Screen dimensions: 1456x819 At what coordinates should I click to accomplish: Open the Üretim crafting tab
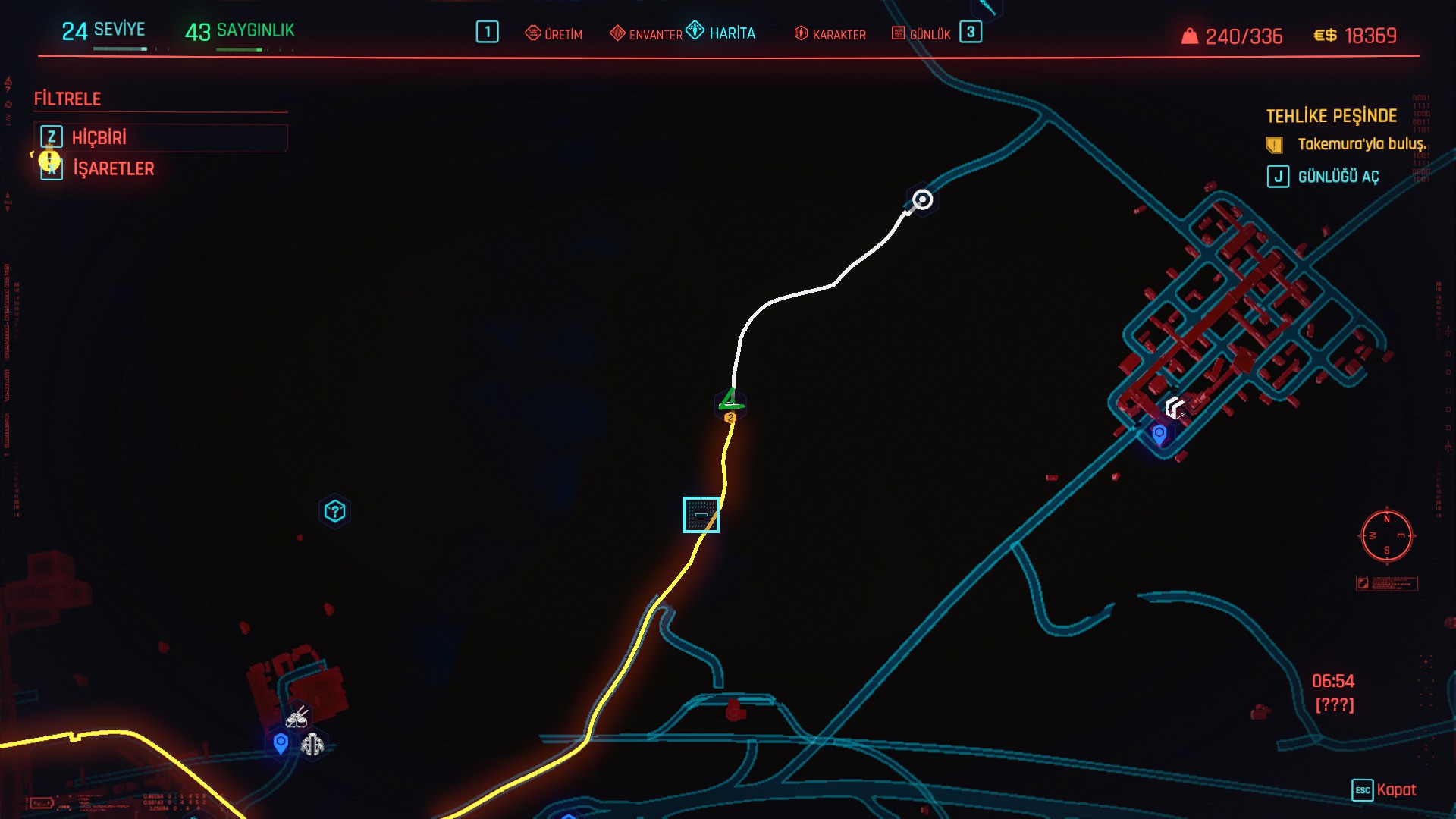[x=554, y=34]
